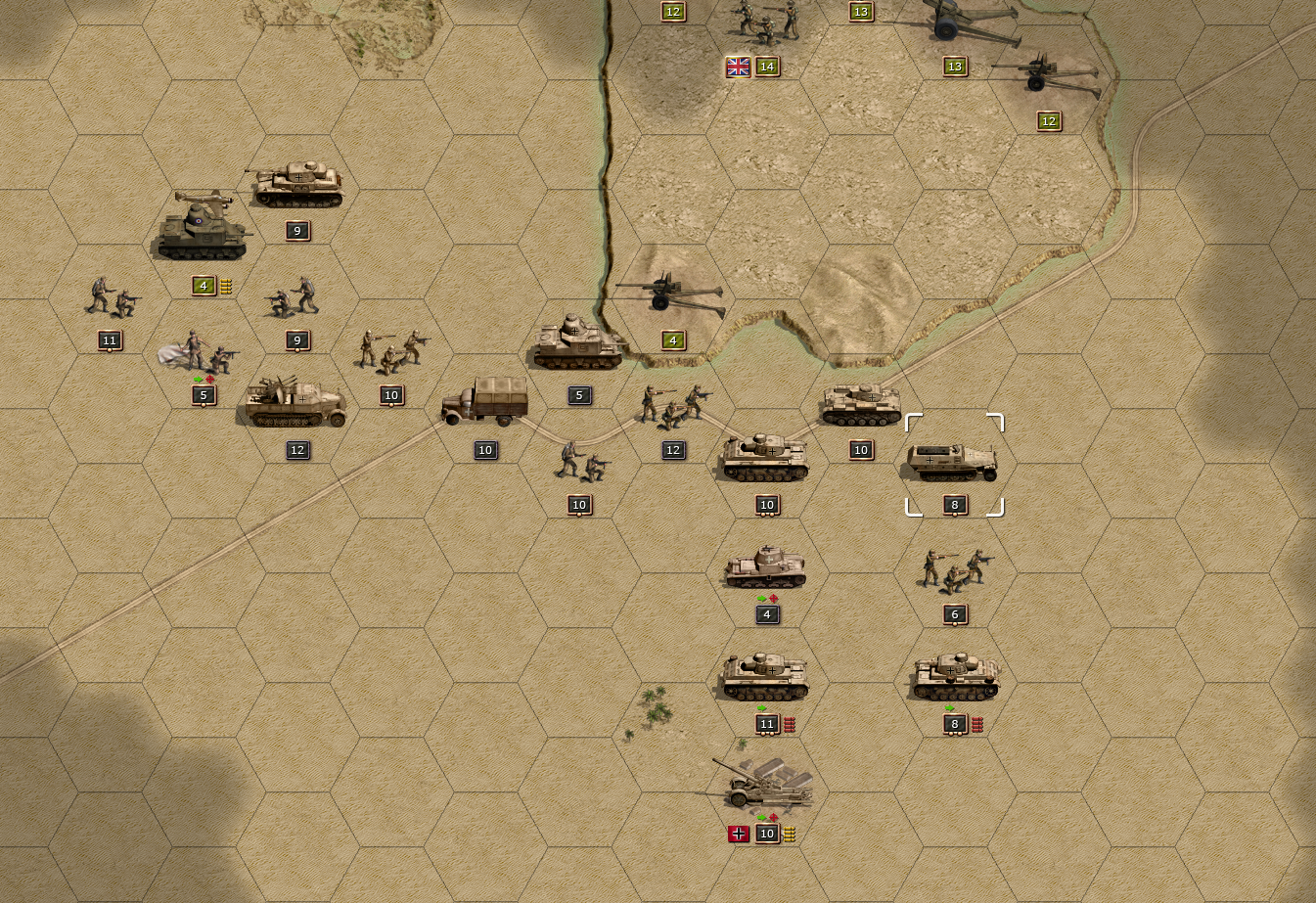Screen dimensions: 1316x903
Task: Choose the British-flagged infantry unit with strength 14
Action: point(767,23)
